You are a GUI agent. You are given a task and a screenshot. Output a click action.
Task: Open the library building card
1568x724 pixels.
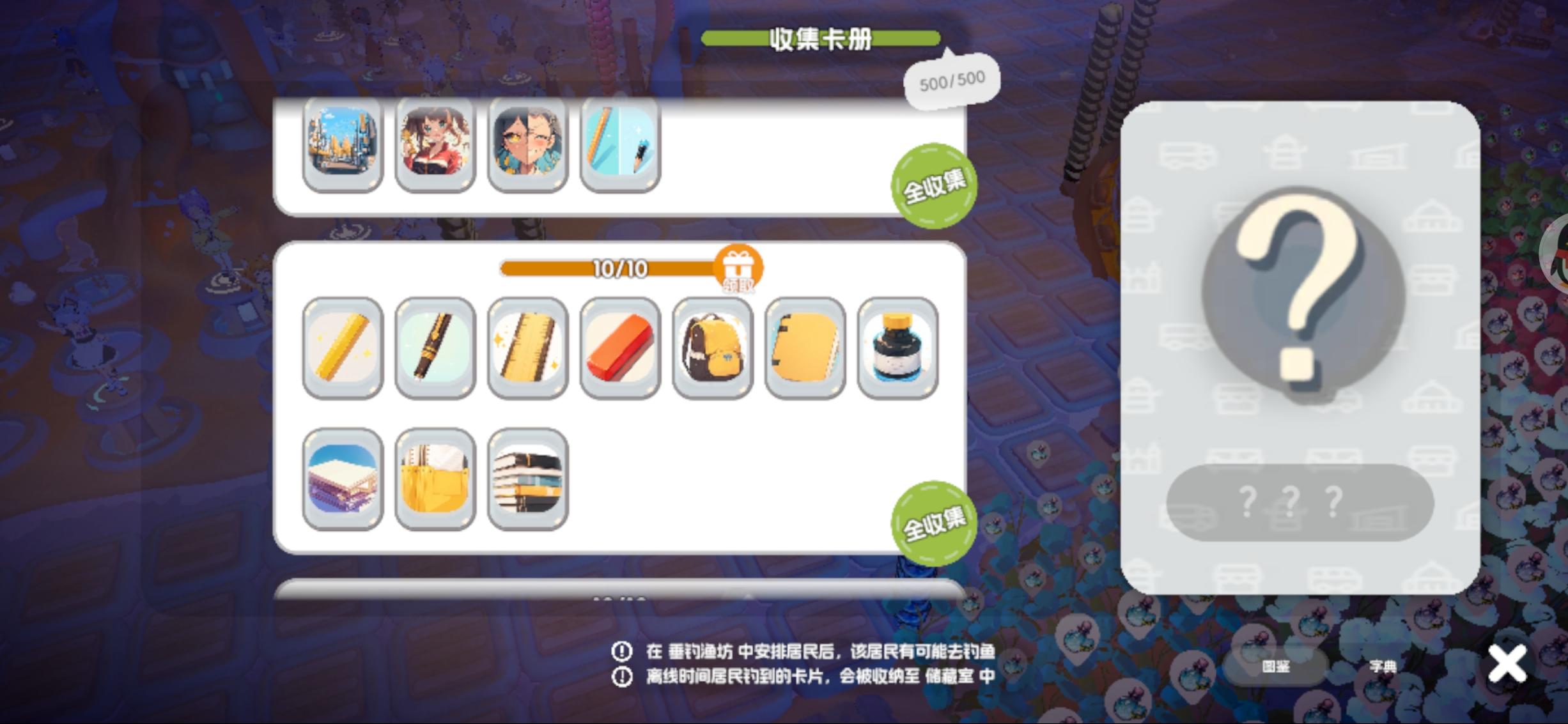[343, 478]
